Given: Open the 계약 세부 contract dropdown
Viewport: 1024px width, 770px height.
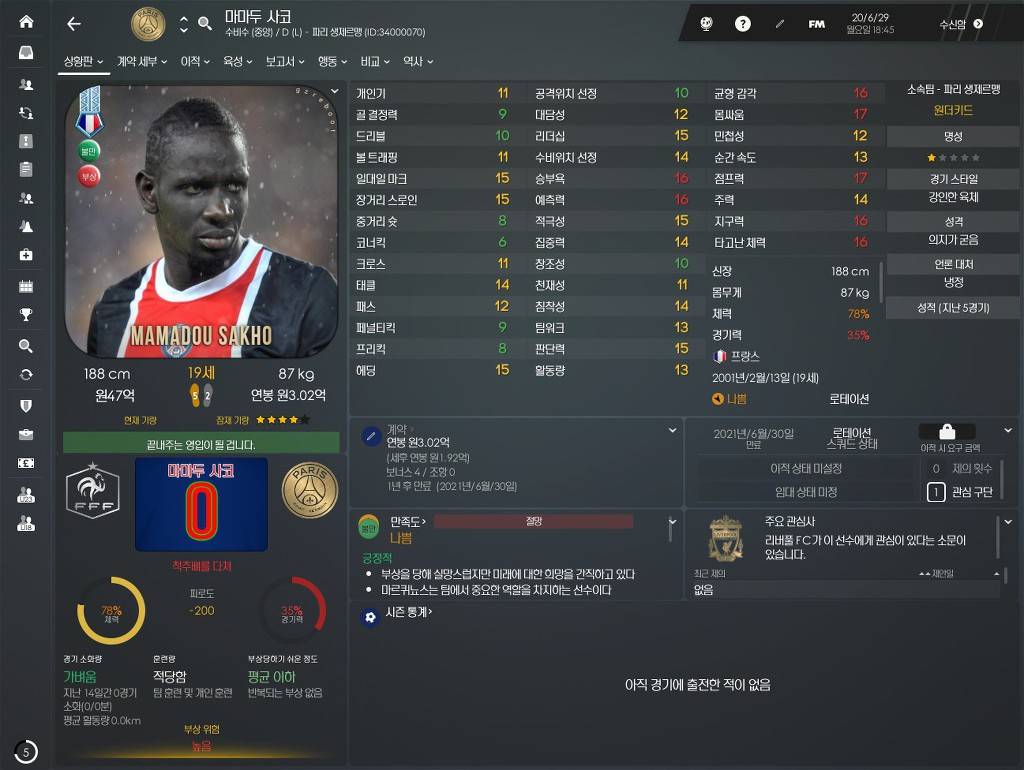Looking at the screenshot, I should tap(142, 62).
